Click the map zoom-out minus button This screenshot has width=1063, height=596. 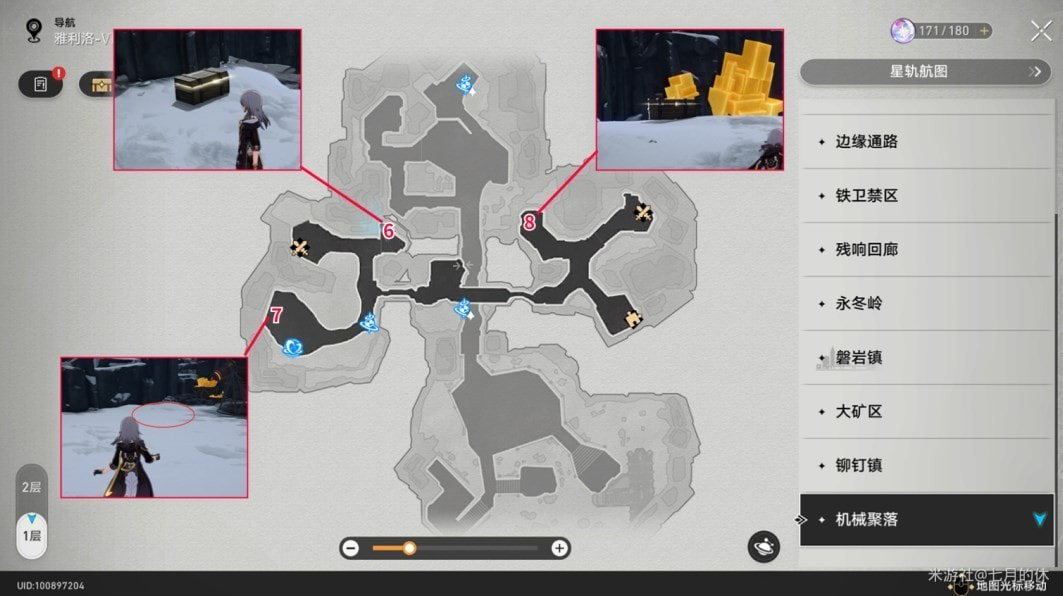point(351,548)
